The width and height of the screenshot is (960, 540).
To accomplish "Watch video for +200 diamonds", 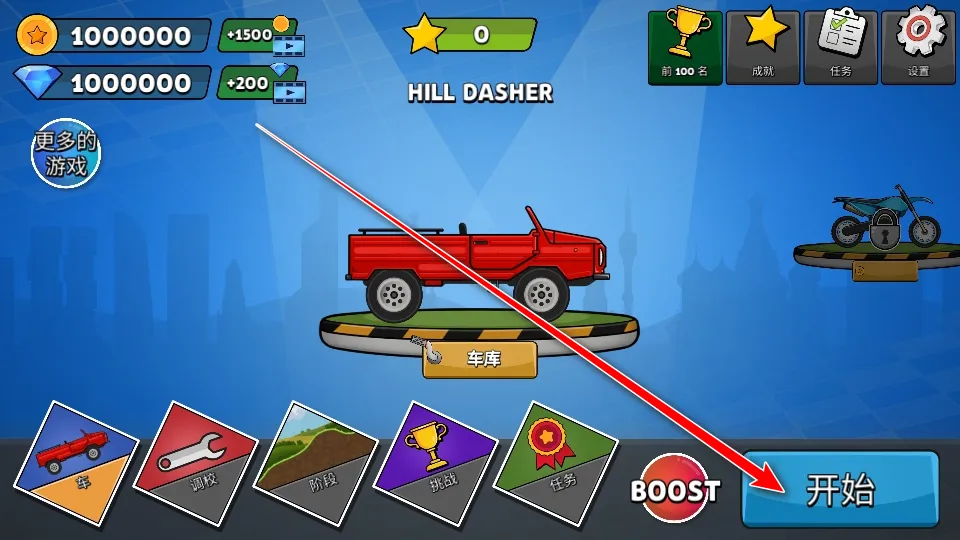I will (x=262, y=83).
